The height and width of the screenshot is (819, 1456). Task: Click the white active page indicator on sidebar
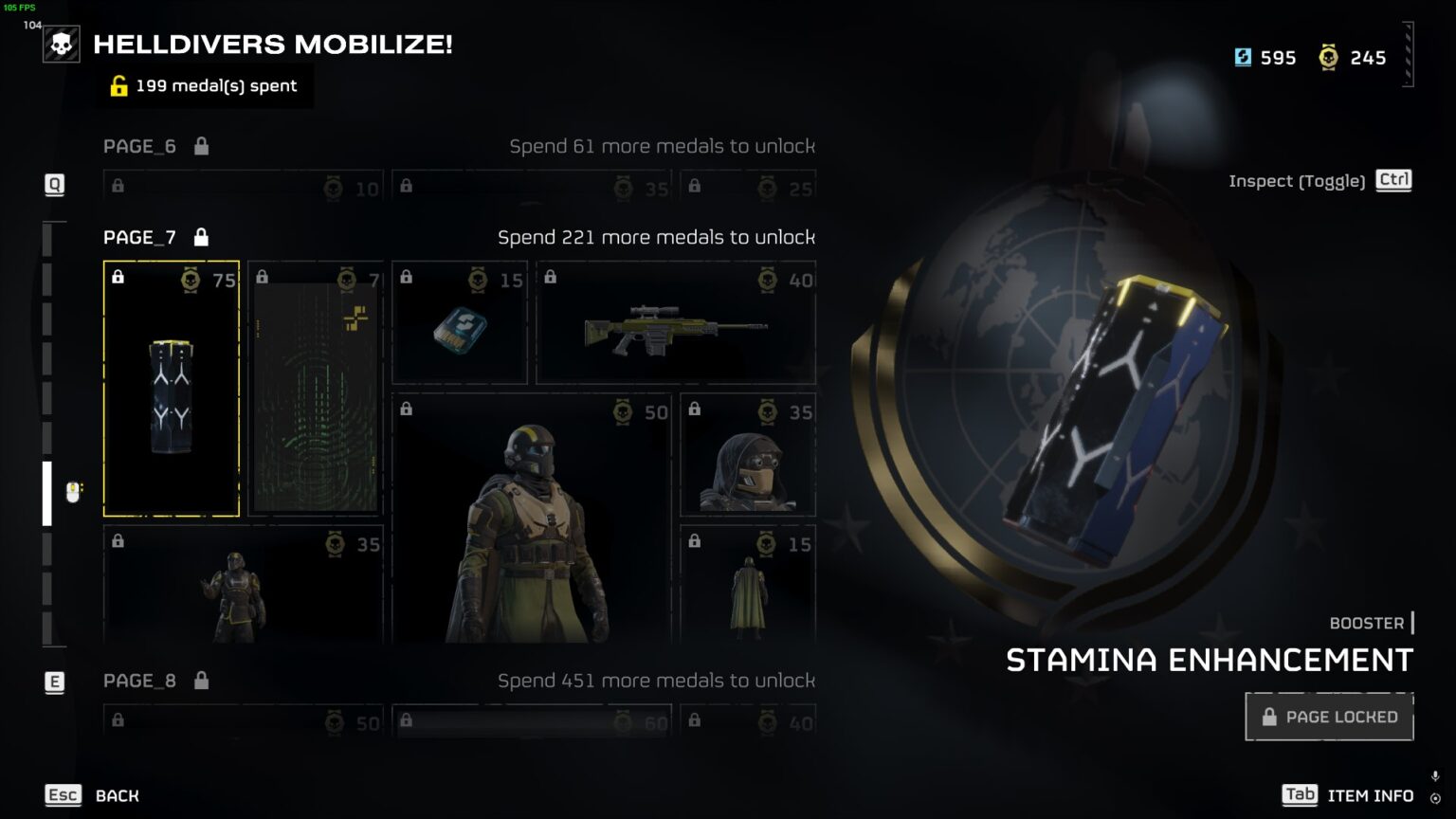pyautogui.click(x=45, y=493)
